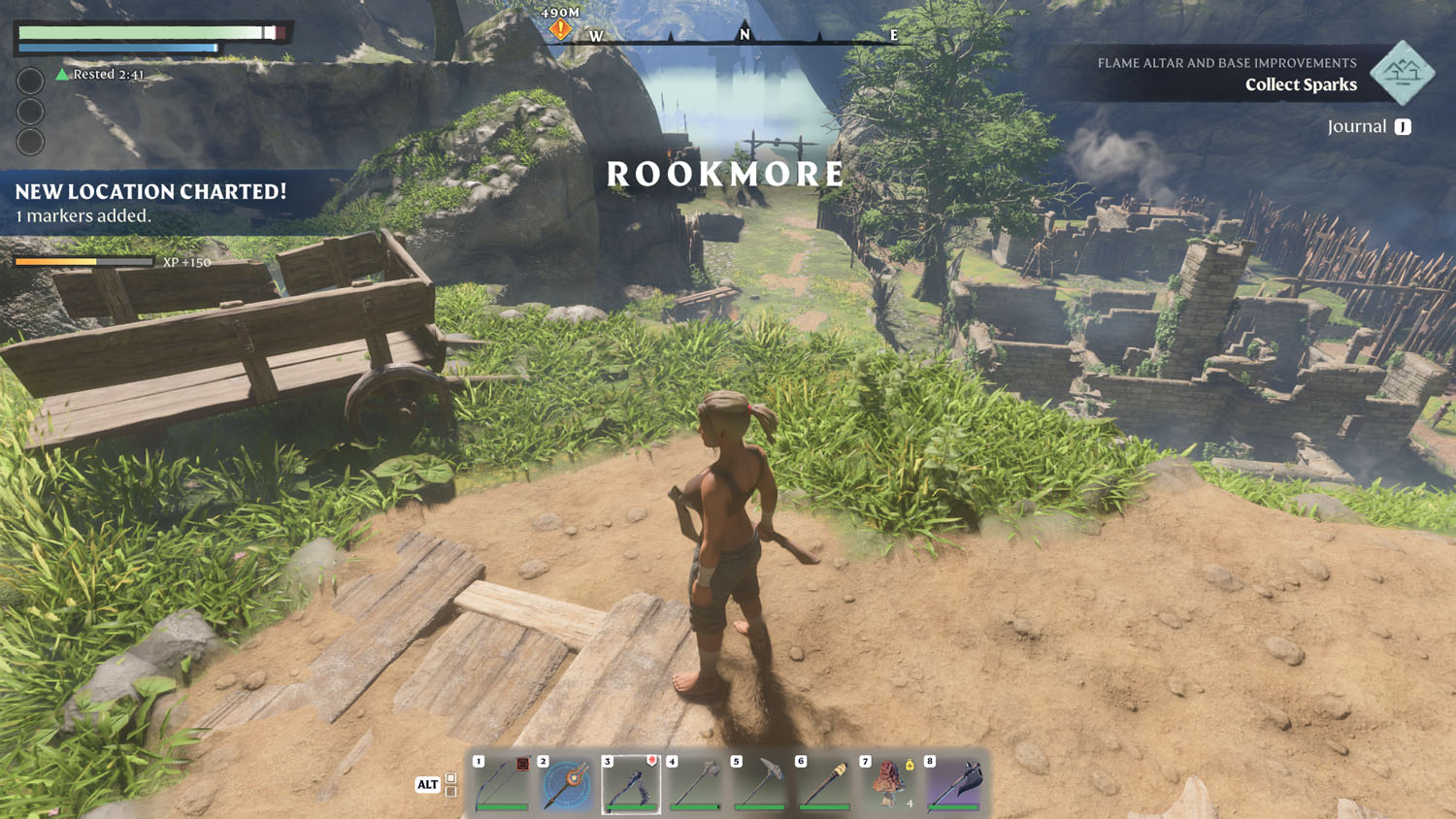
Task: Click the Flame Altar quest diamond icon
Action: click(1403, 73)
